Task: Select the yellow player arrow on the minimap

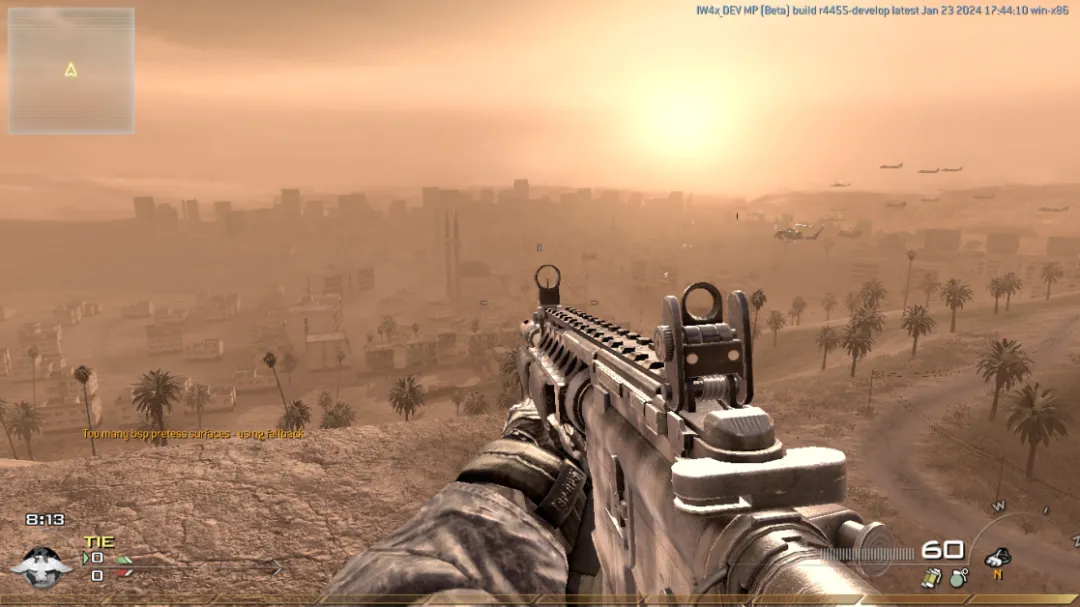Action: (71, 70)
